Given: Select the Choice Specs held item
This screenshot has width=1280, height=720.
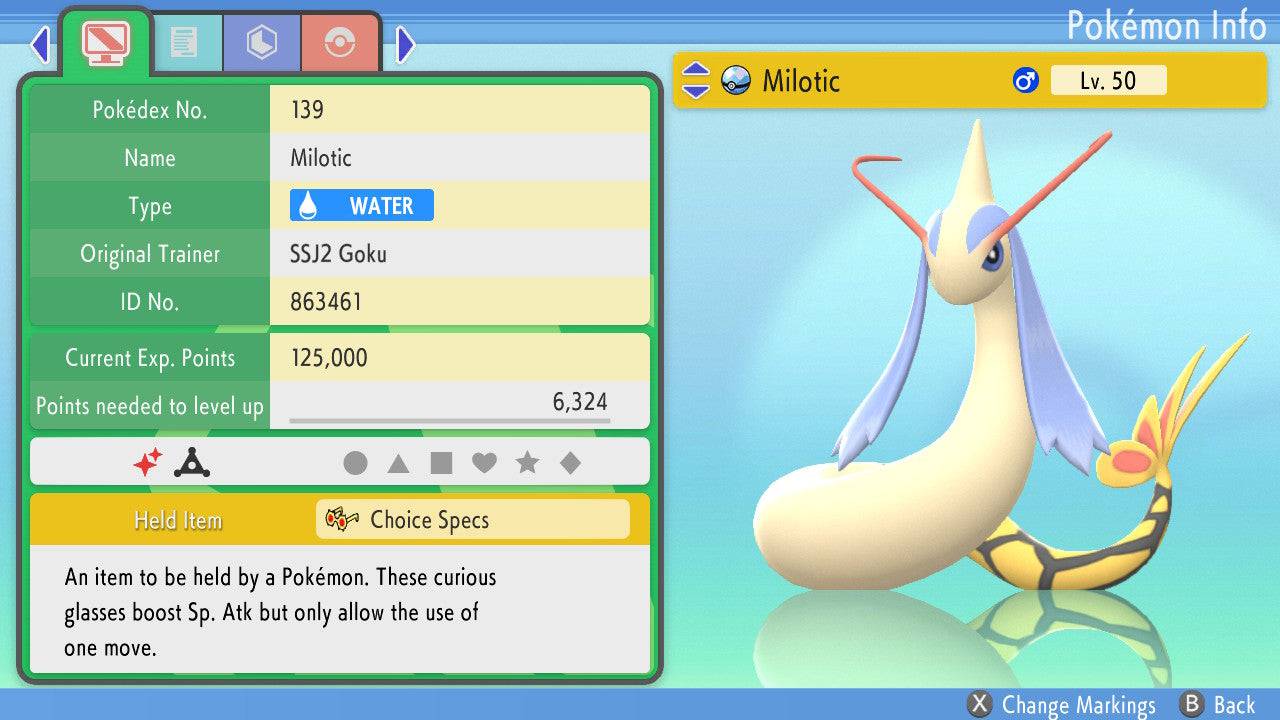Looking at the screenshot, I should (472, 520).
